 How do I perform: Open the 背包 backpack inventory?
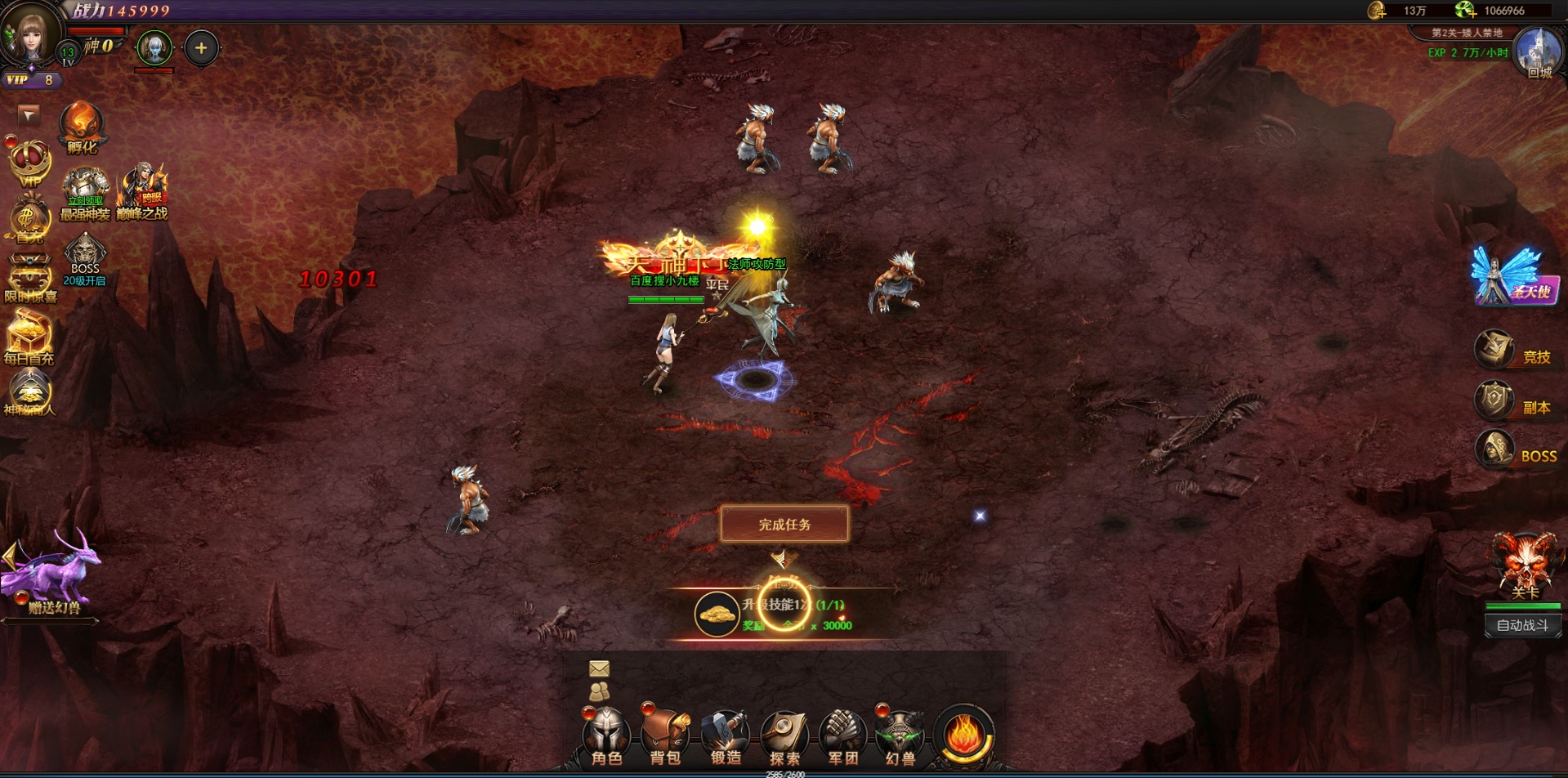tap(665, 736)
